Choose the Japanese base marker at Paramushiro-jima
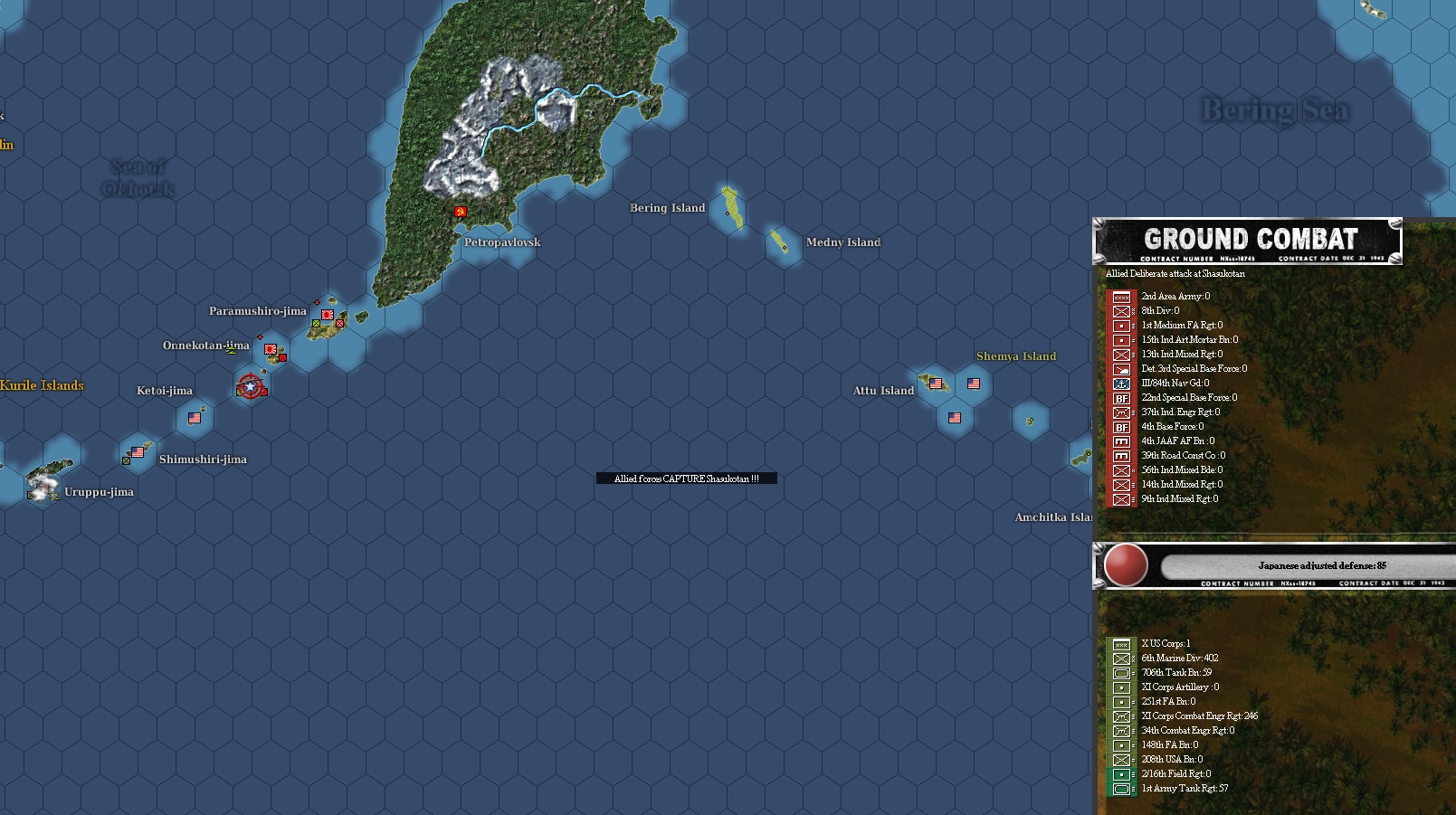The image size is (1456, 815). tap(328, 315)
